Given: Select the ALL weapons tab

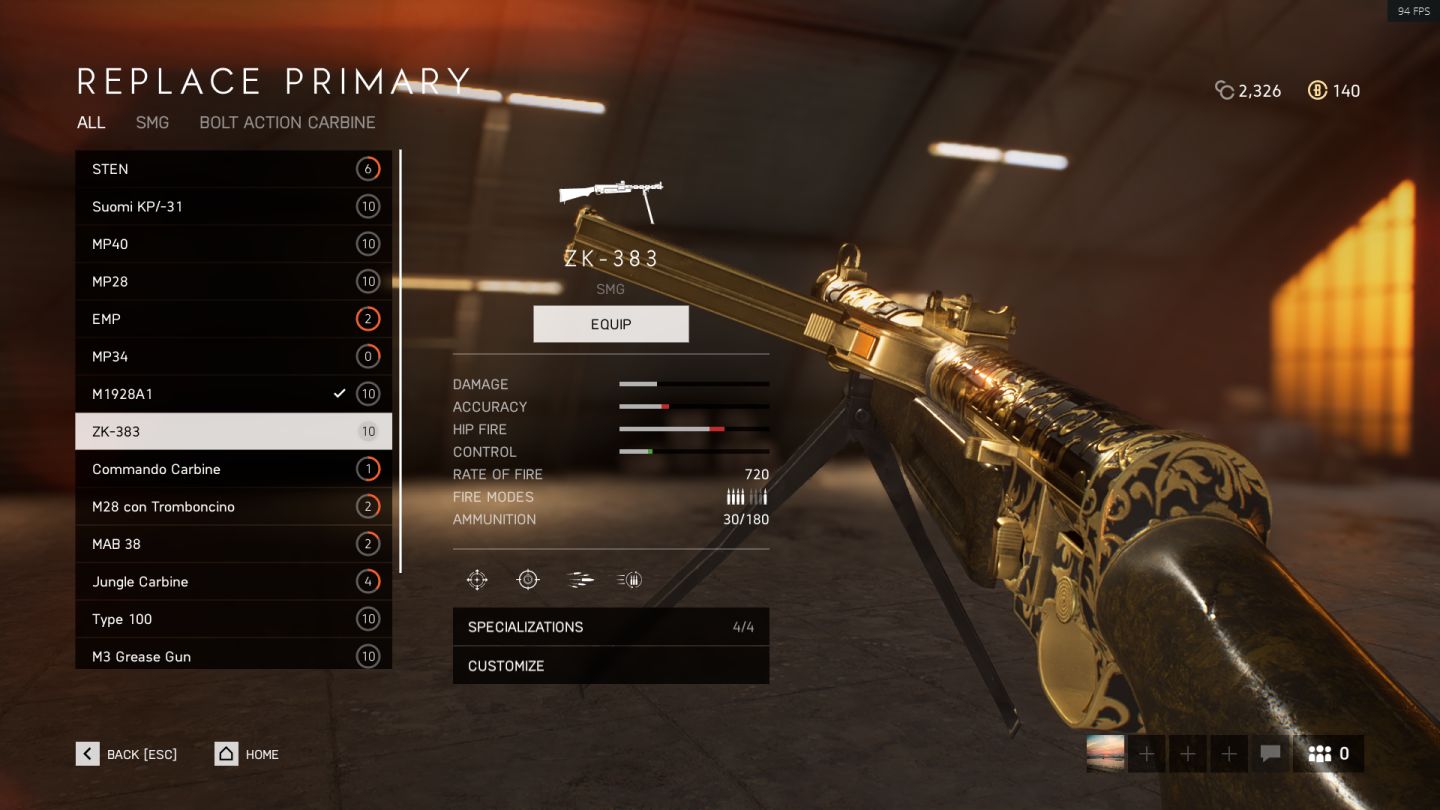Looking at the screenshot, I should point(91,122).
